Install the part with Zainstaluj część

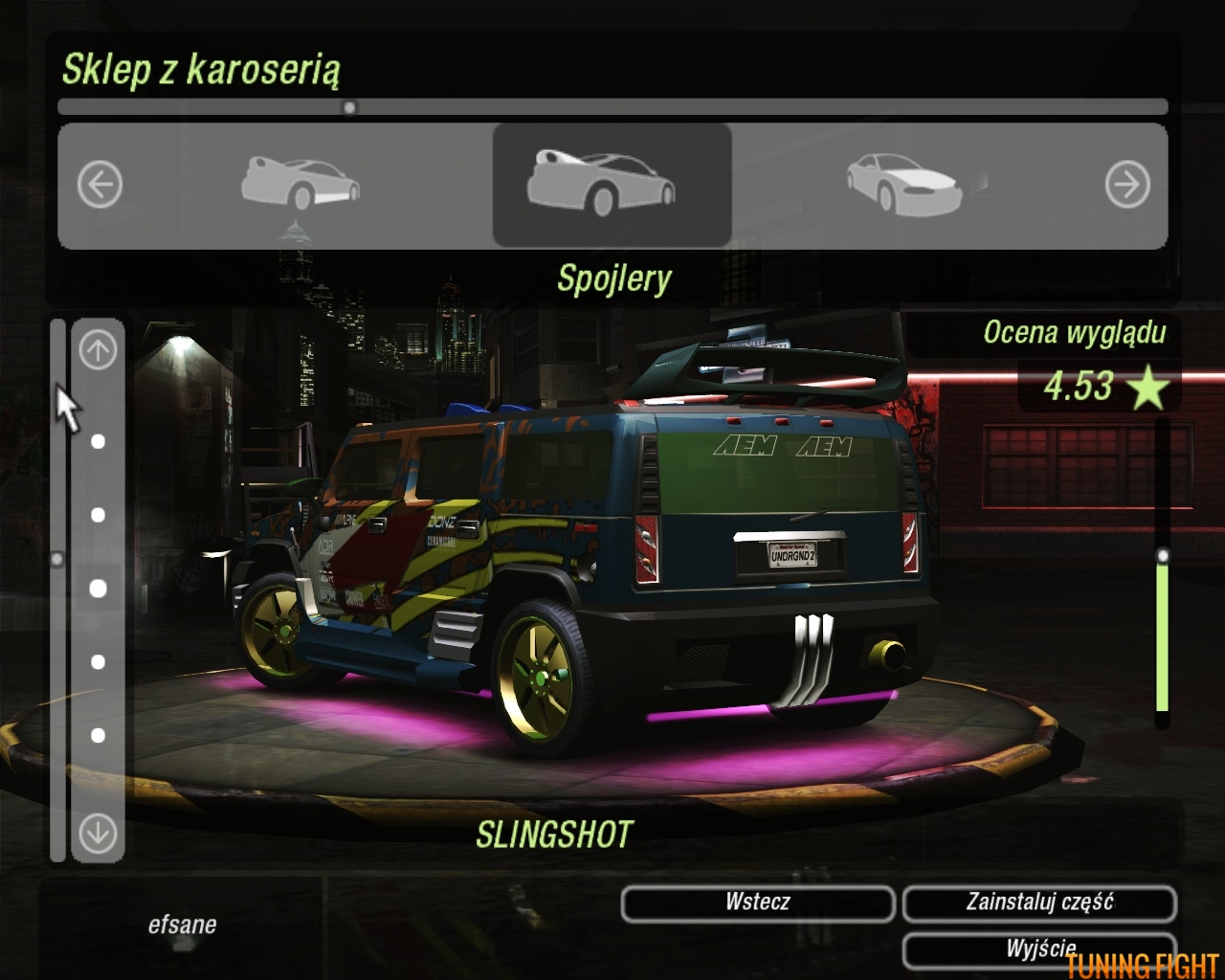tap(1039, 902)
